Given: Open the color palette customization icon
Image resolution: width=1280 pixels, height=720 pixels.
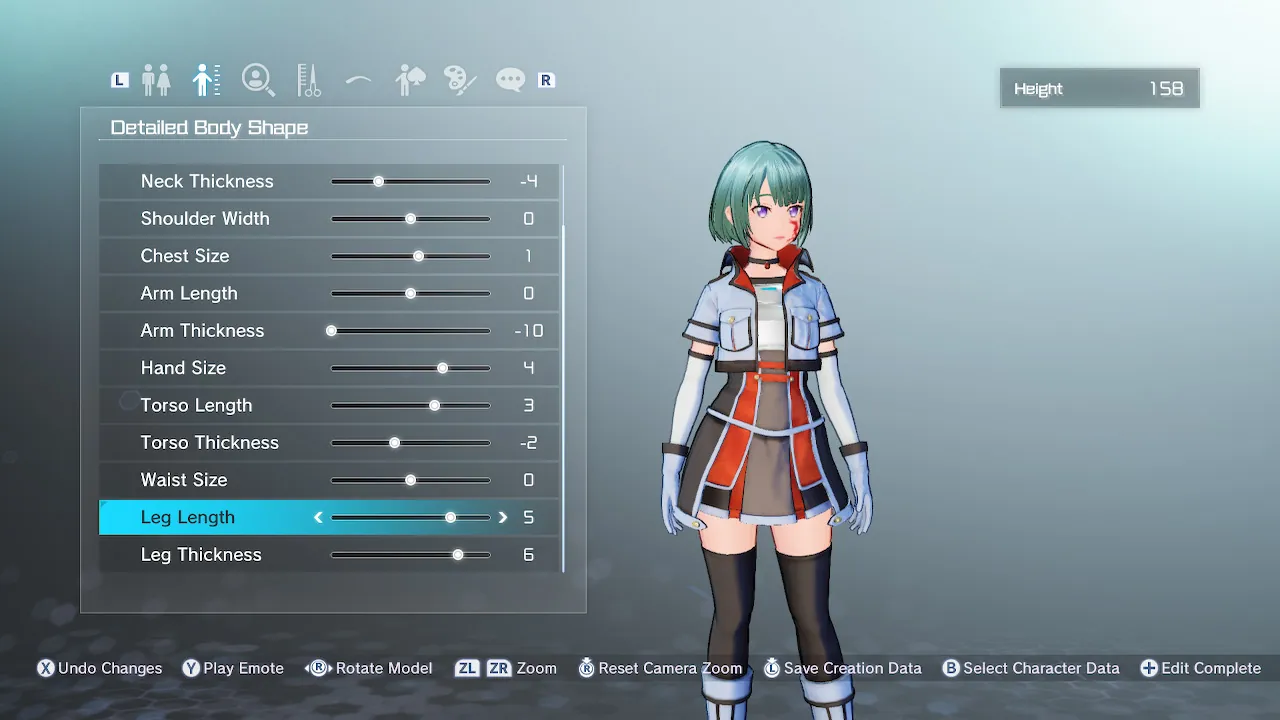Looking at the screenshot, I should (459, 79).
